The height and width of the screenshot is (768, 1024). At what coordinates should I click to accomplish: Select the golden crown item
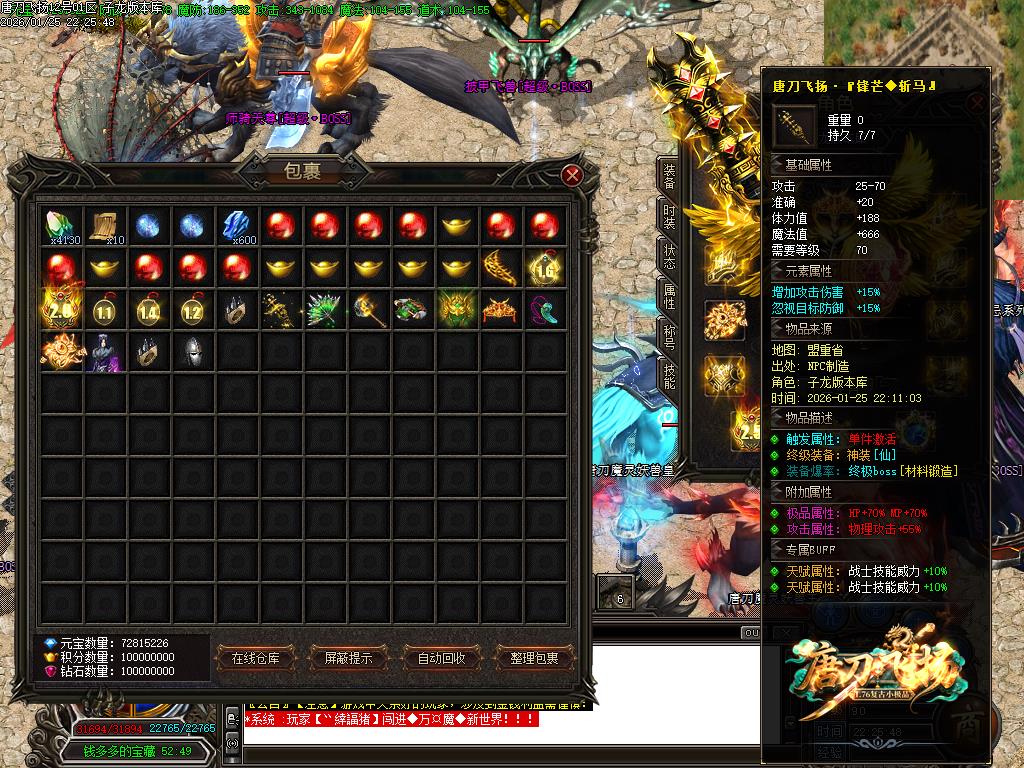coord(500,310)
